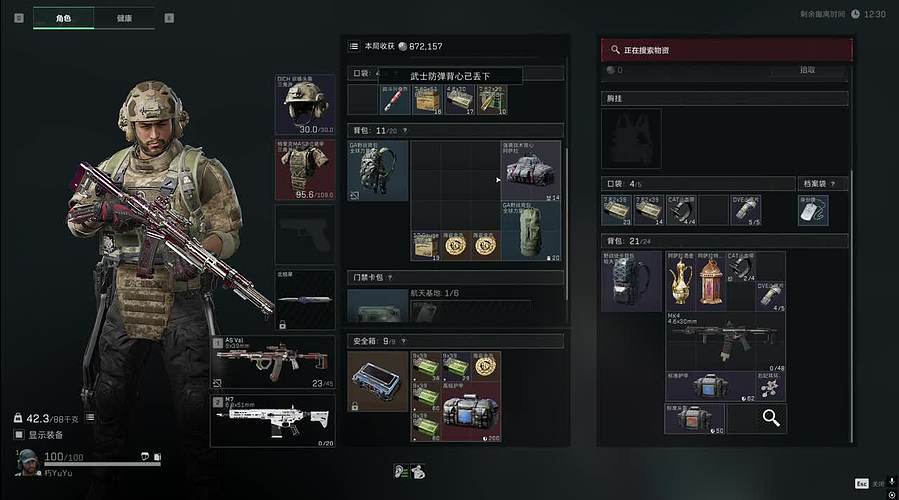The height and width of the screenshot is (500, 899).
Task: Select the blue-faced armor repair bag in safe box
Action: 470,416
